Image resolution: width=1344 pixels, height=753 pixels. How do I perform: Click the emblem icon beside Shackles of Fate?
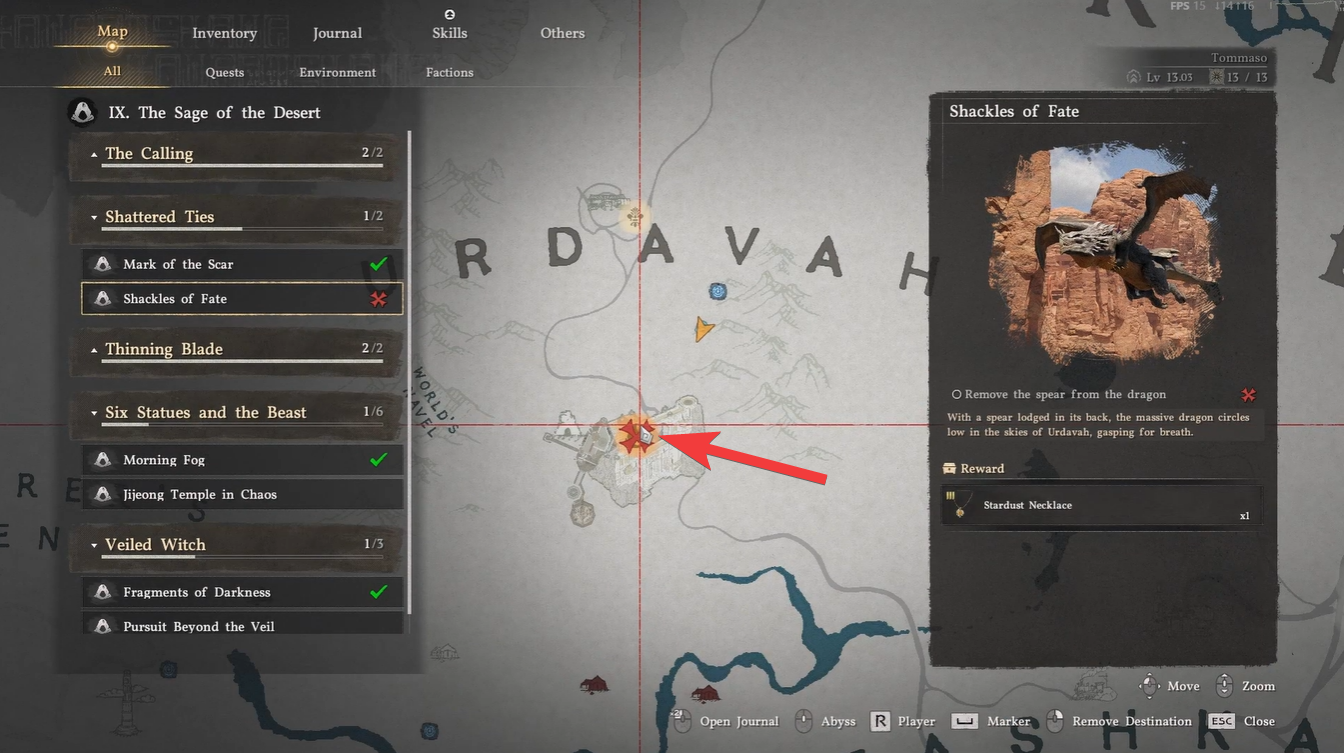pyautogui.click(x=103, y=298)
